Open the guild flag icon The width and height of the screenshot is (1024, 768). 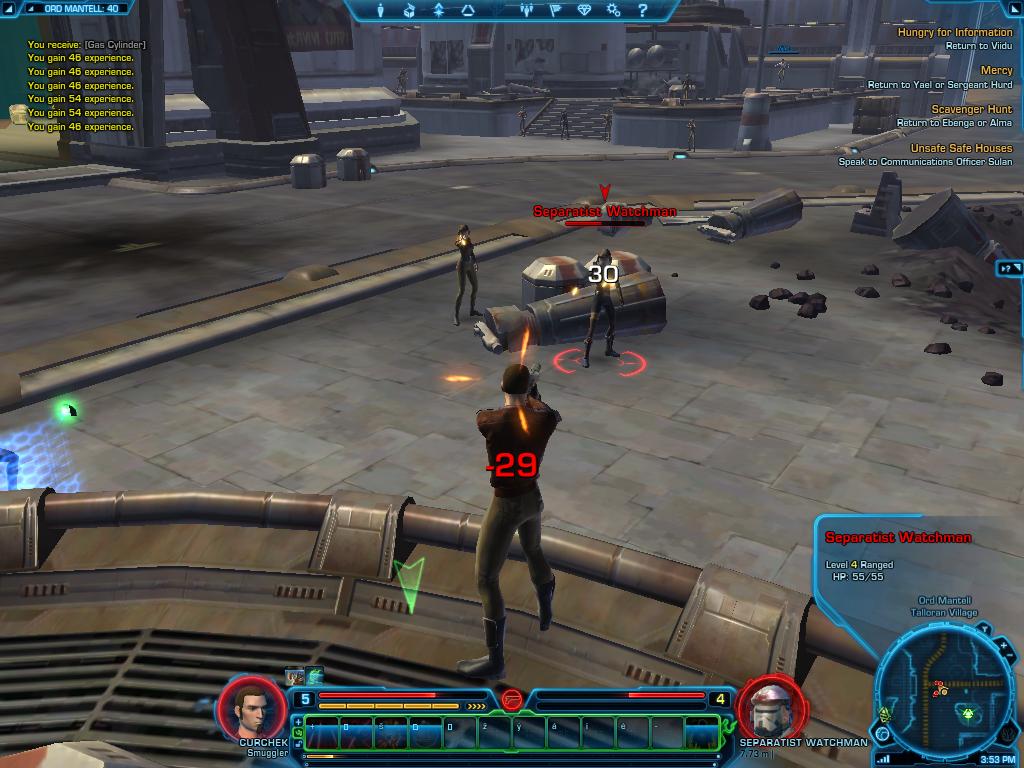click(557, 10)
